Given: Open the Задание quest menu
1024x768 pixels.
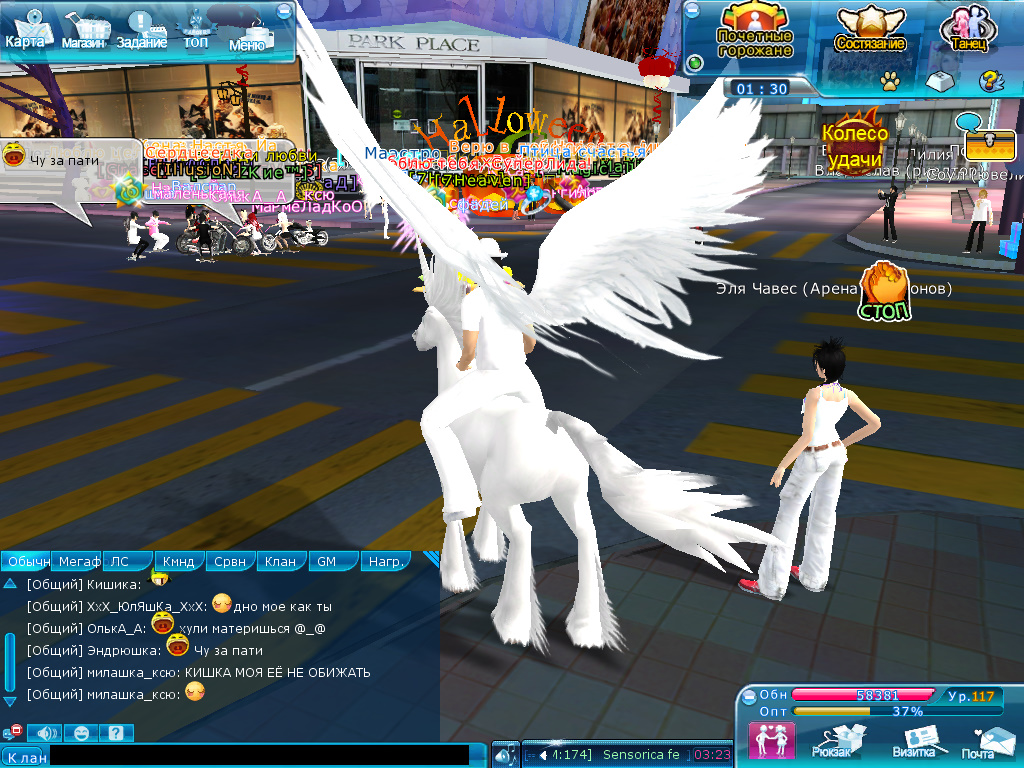Looking at the screenshot, I should pos(139,32).
